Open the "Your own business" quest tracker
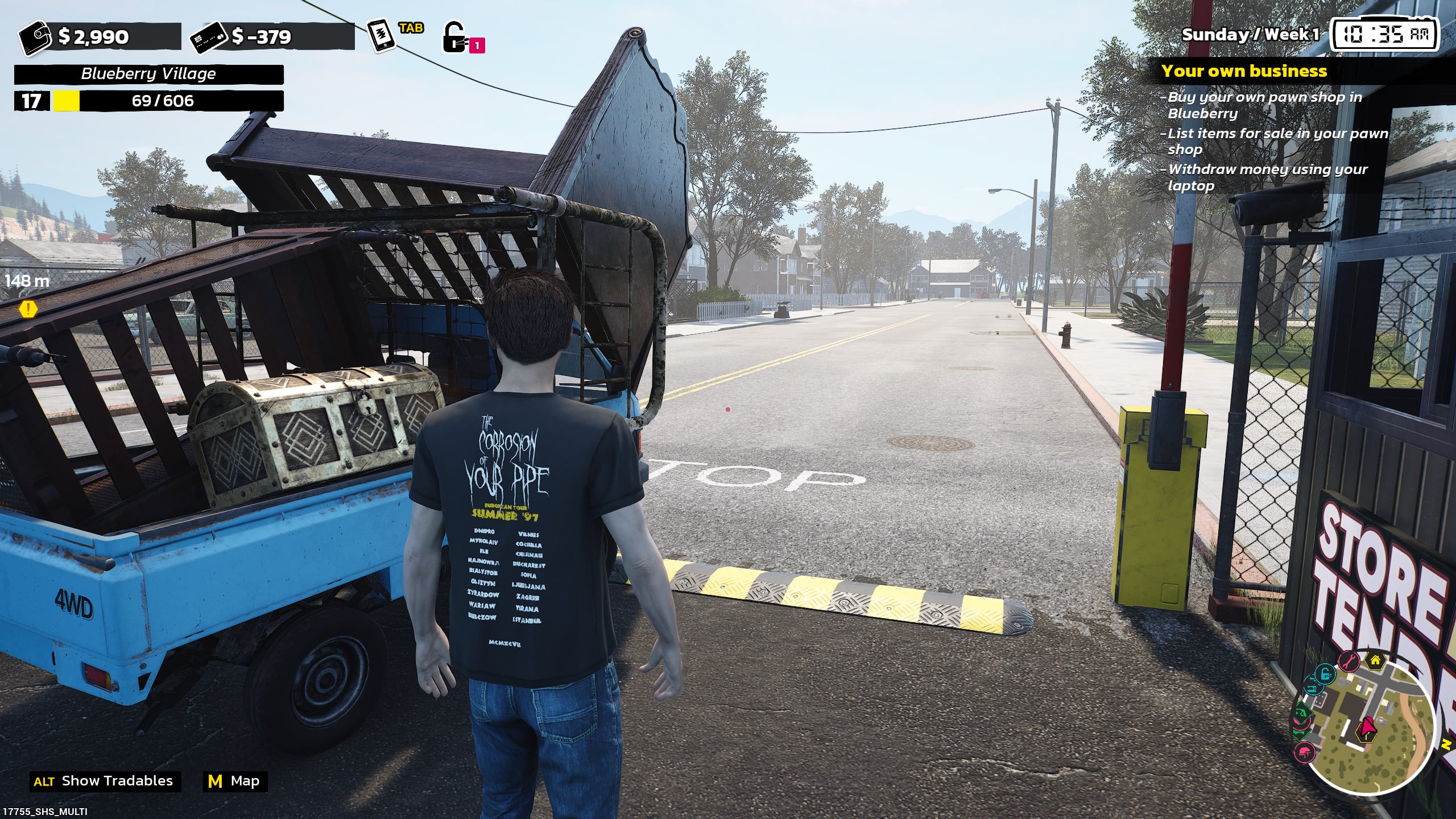 (x=1244, y=71)
